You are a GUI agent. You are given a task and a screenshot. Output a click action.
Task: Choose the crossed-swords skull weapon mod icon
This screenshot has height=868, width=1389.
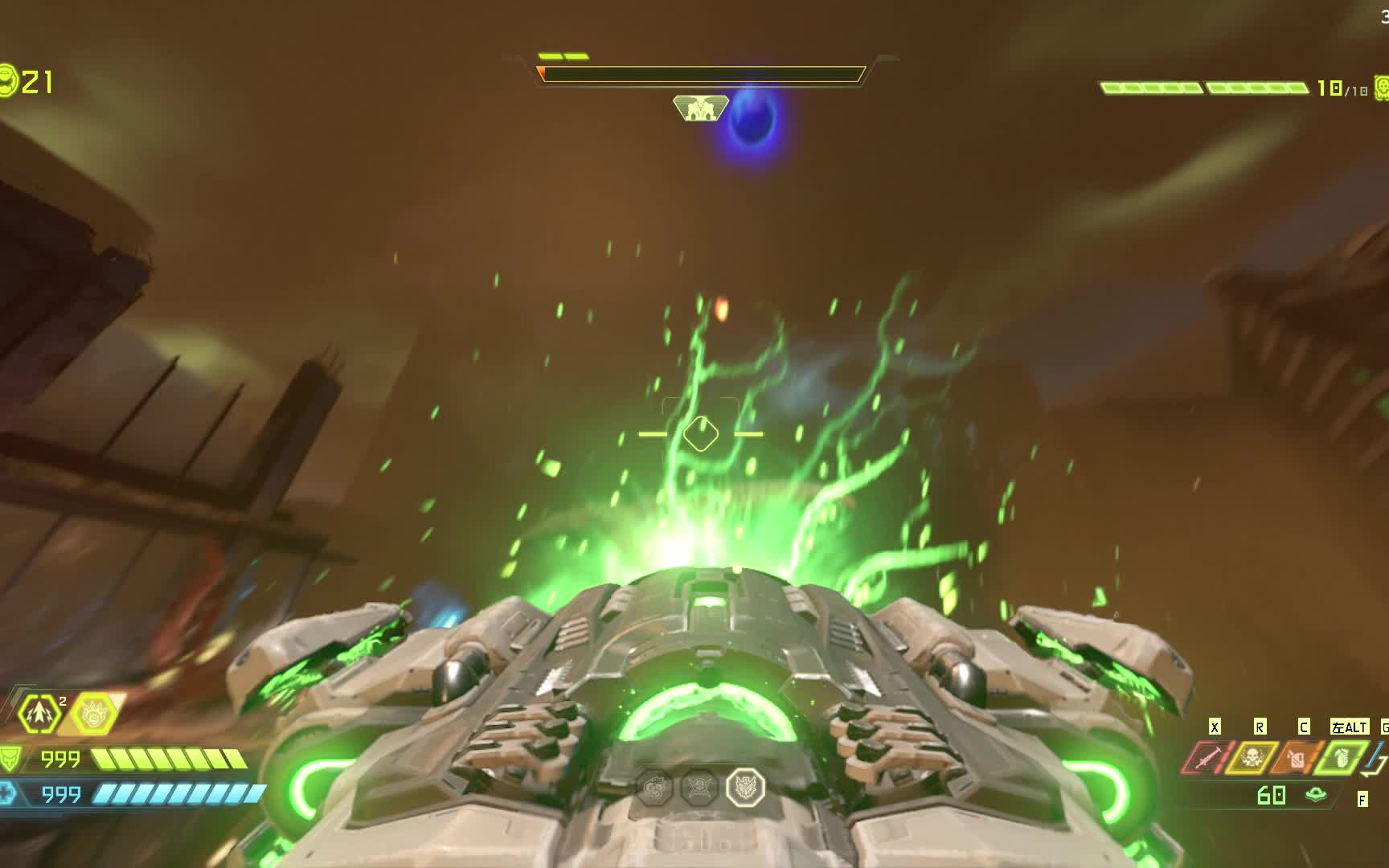click(x=699, y=788)
